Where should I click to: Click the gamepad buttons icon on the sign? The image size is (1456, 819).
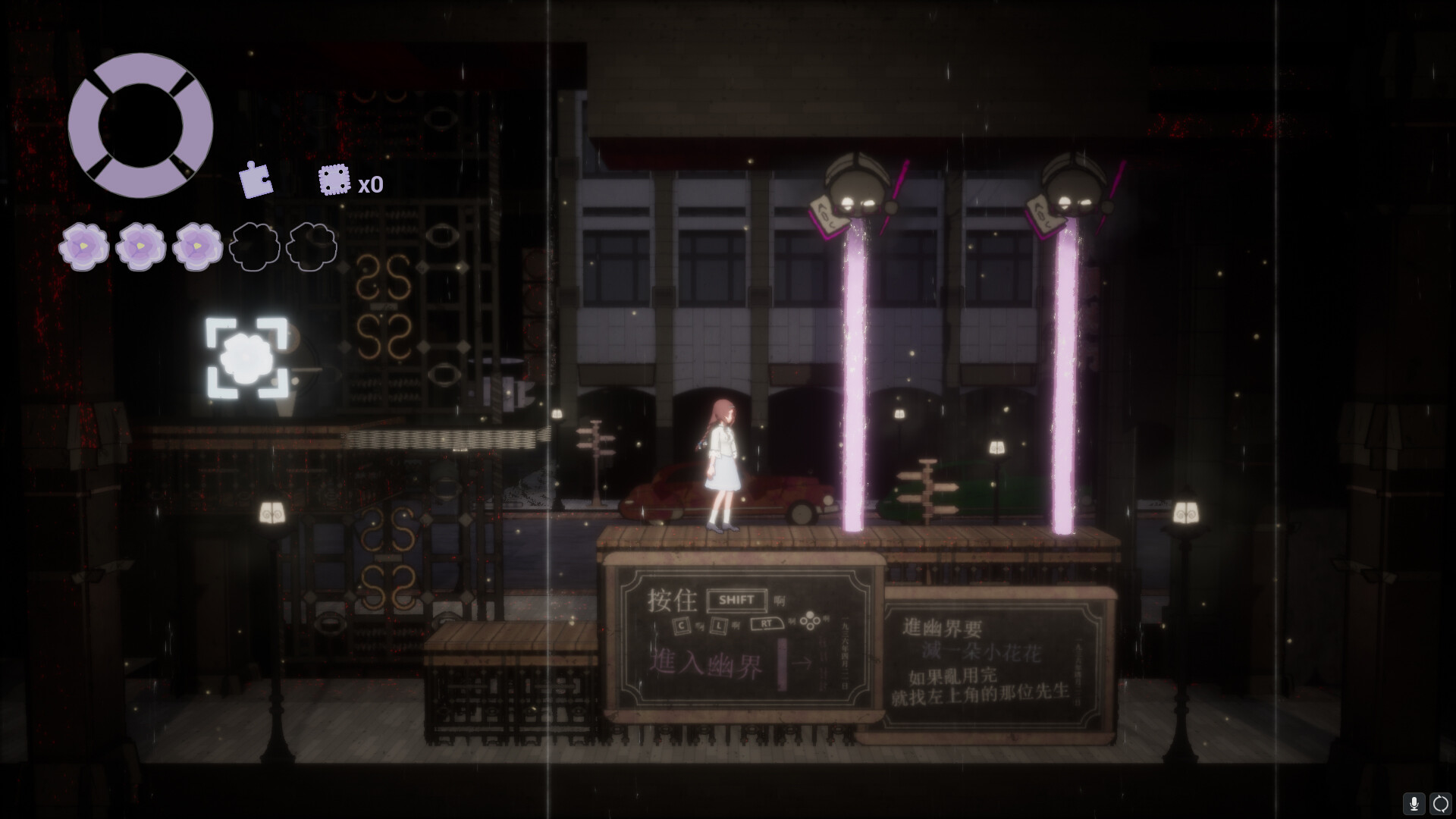pyautogui.click(x=809, y=620)
